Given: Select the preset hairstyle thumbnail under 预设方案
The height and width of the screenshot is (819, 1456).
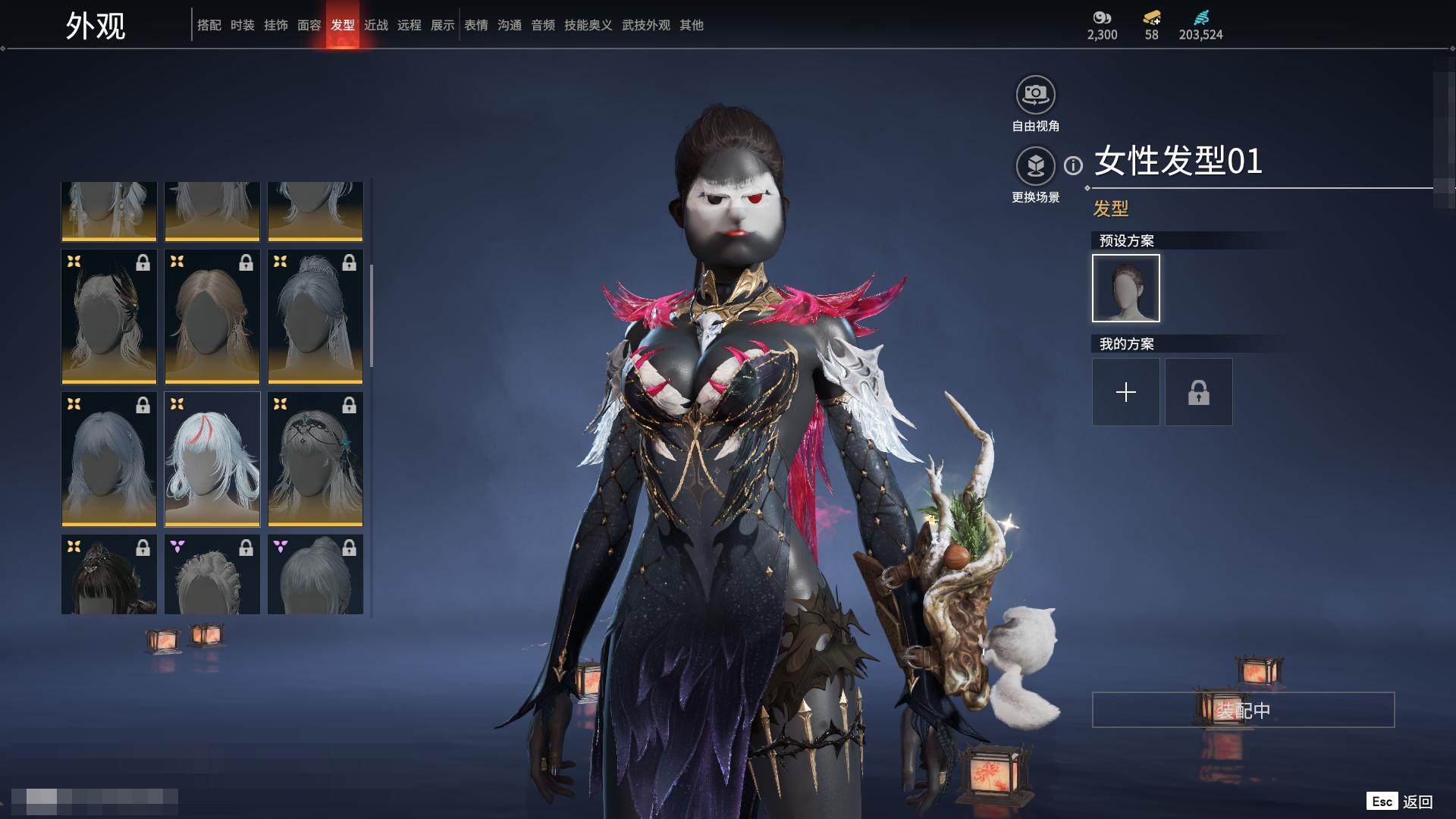Looking at the screenshot, I should [1126, 288].
